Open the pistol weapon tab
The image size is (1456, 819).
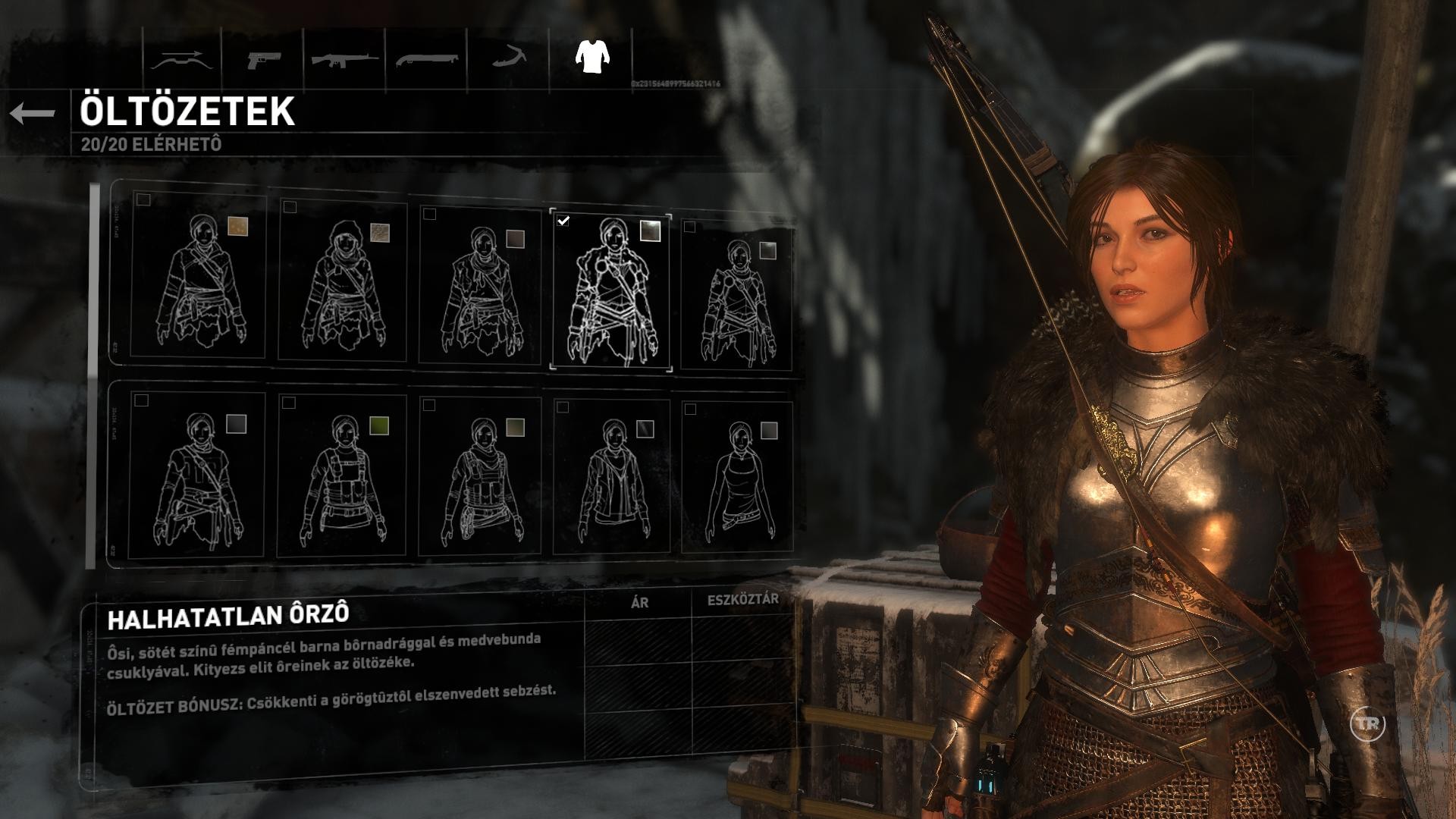click(262, 59)
